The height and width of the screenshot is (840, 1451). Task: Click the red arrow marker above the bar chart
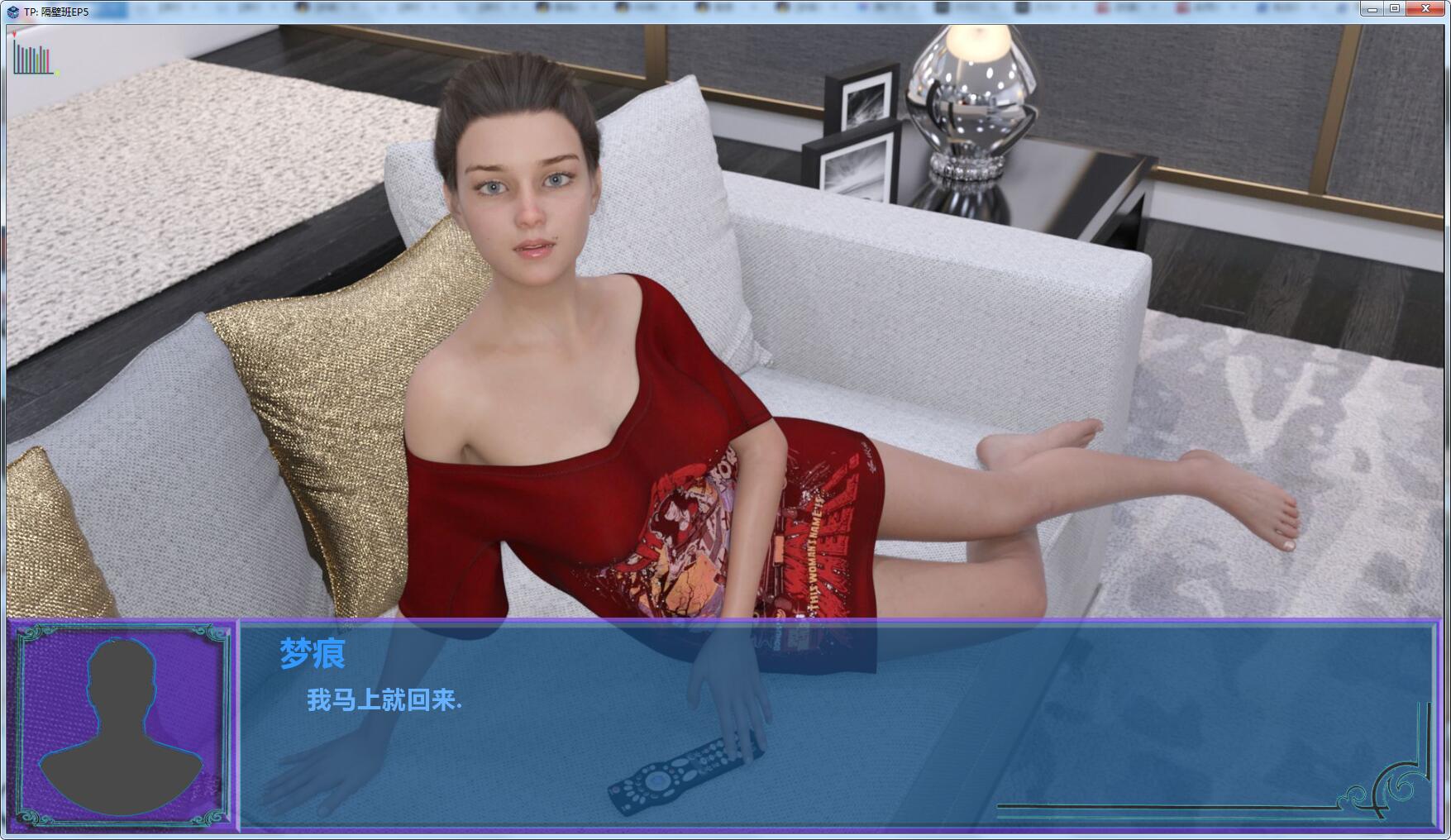pyautogui.click(x=15, y=35)
